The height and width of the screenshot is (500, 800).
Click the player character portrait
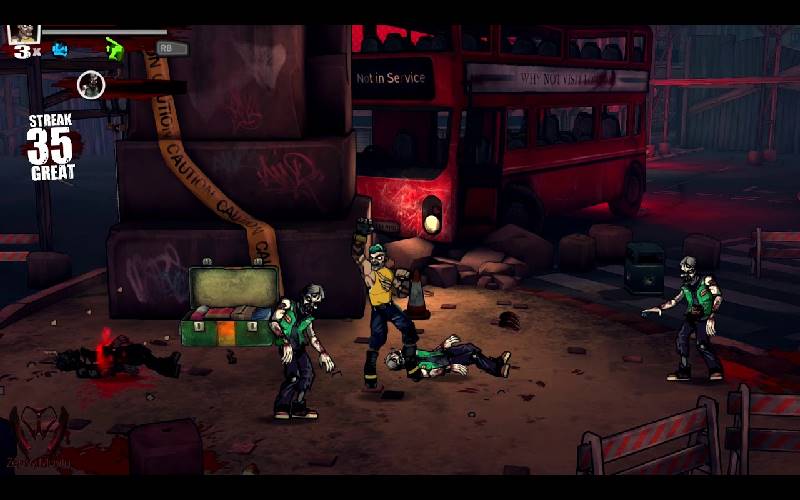pyautogui.click(x=23, y=33)
